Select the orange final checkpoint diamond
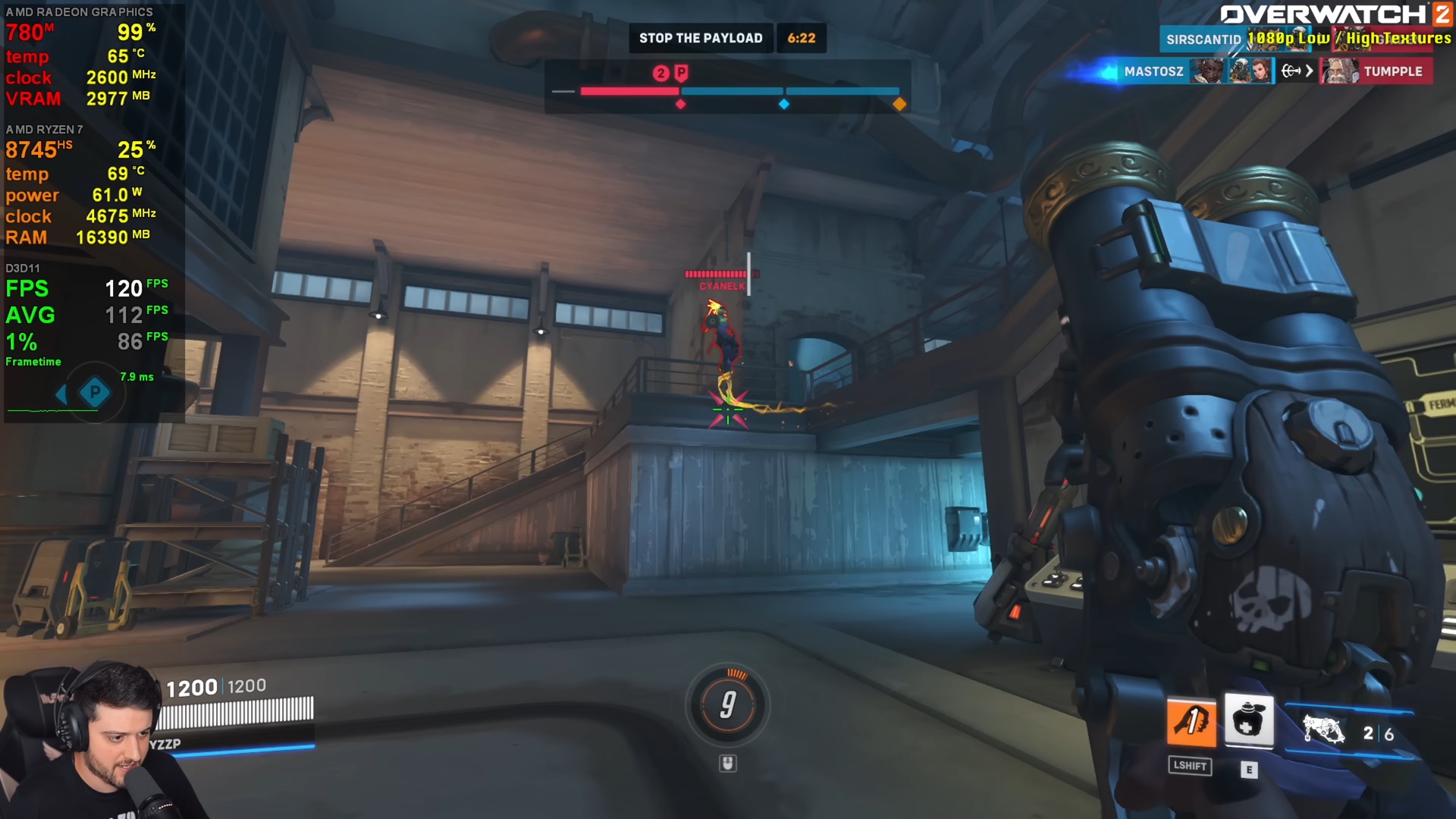Screen dimensions: 1456x819 (899, 104)
